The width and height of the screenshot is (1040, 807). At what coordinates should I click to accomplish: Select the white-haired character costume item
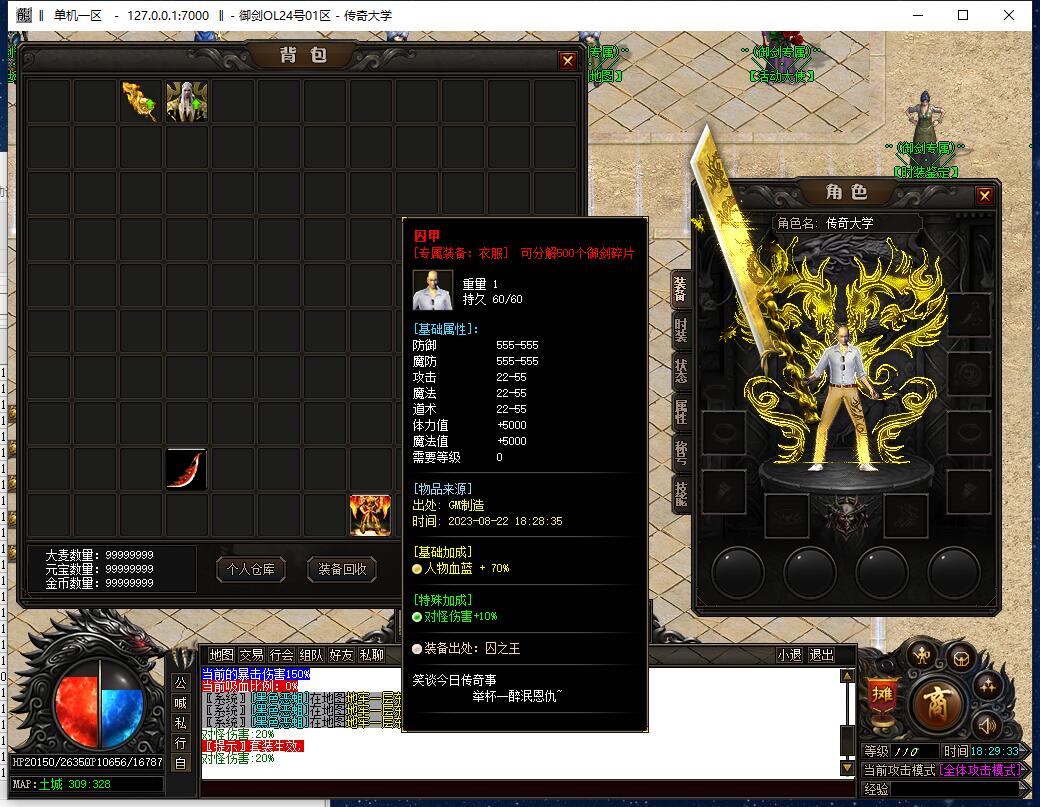pyautogui.click(x=187, y=102)
